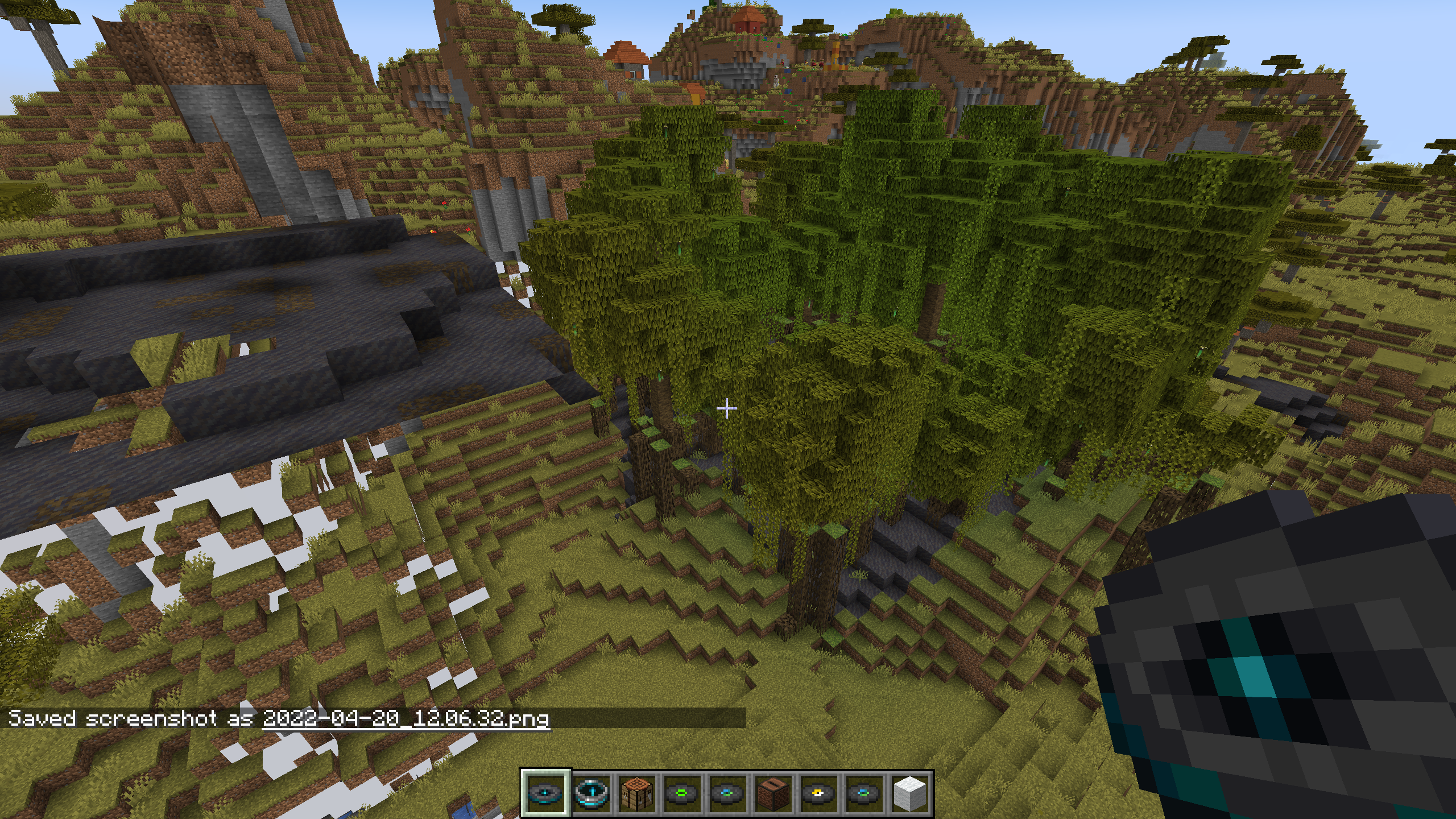
Task: Choose the white block hotbar slot
Action: point(910,793)
